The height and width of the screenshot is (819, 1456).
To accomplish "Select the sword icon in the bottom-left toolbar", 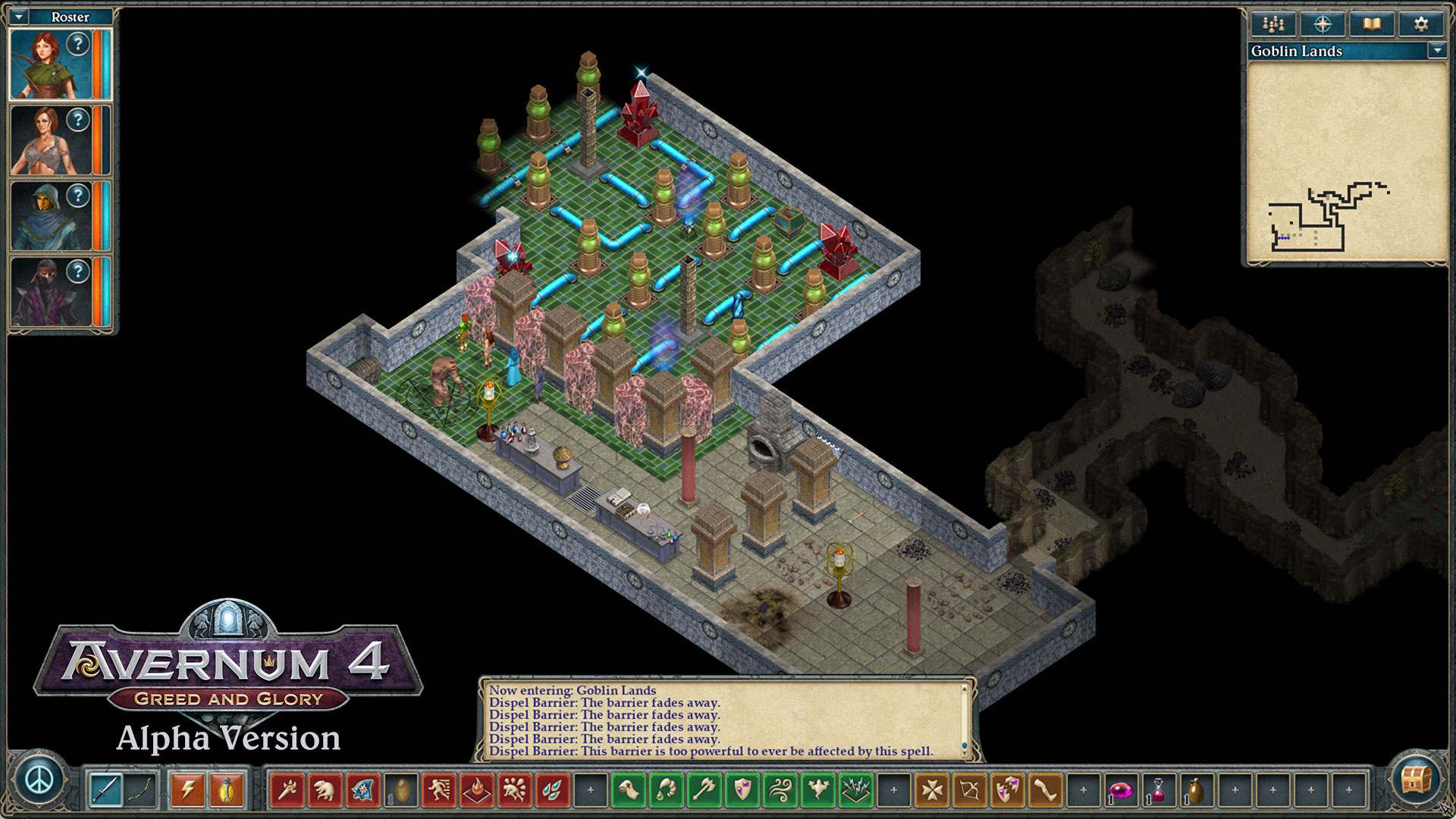I will coord(105,791).
